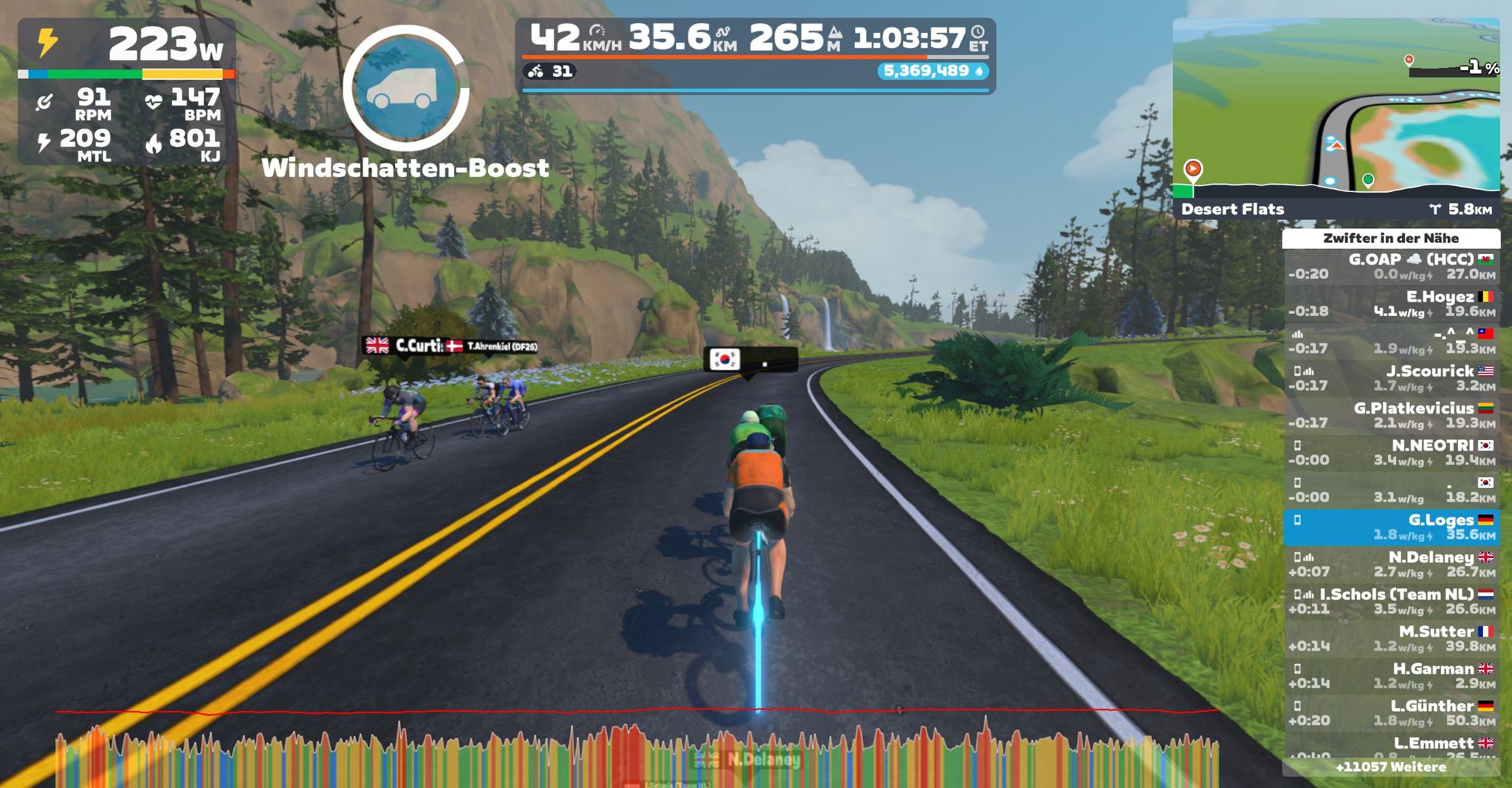The height and width of the screenshot is (788, 1512).
Task: Choose L.Günther from nearby Zwifters
Action: click(1392, 713)
